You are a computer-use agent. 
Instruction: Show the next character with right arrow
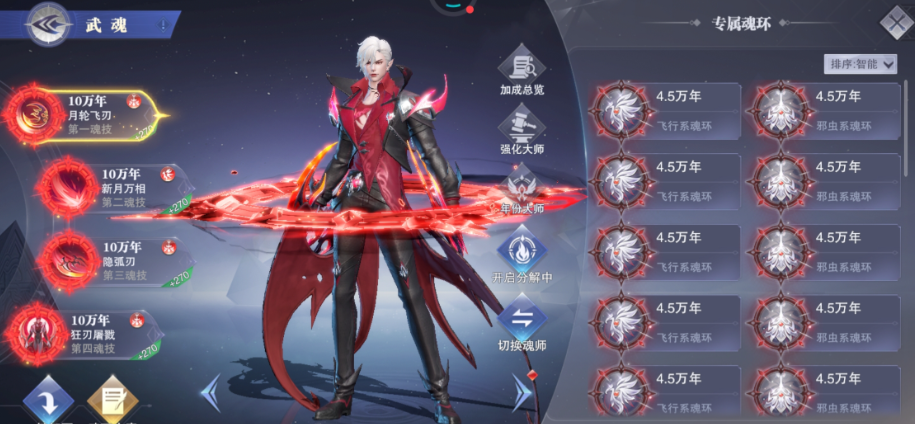[x=522, y=392]
